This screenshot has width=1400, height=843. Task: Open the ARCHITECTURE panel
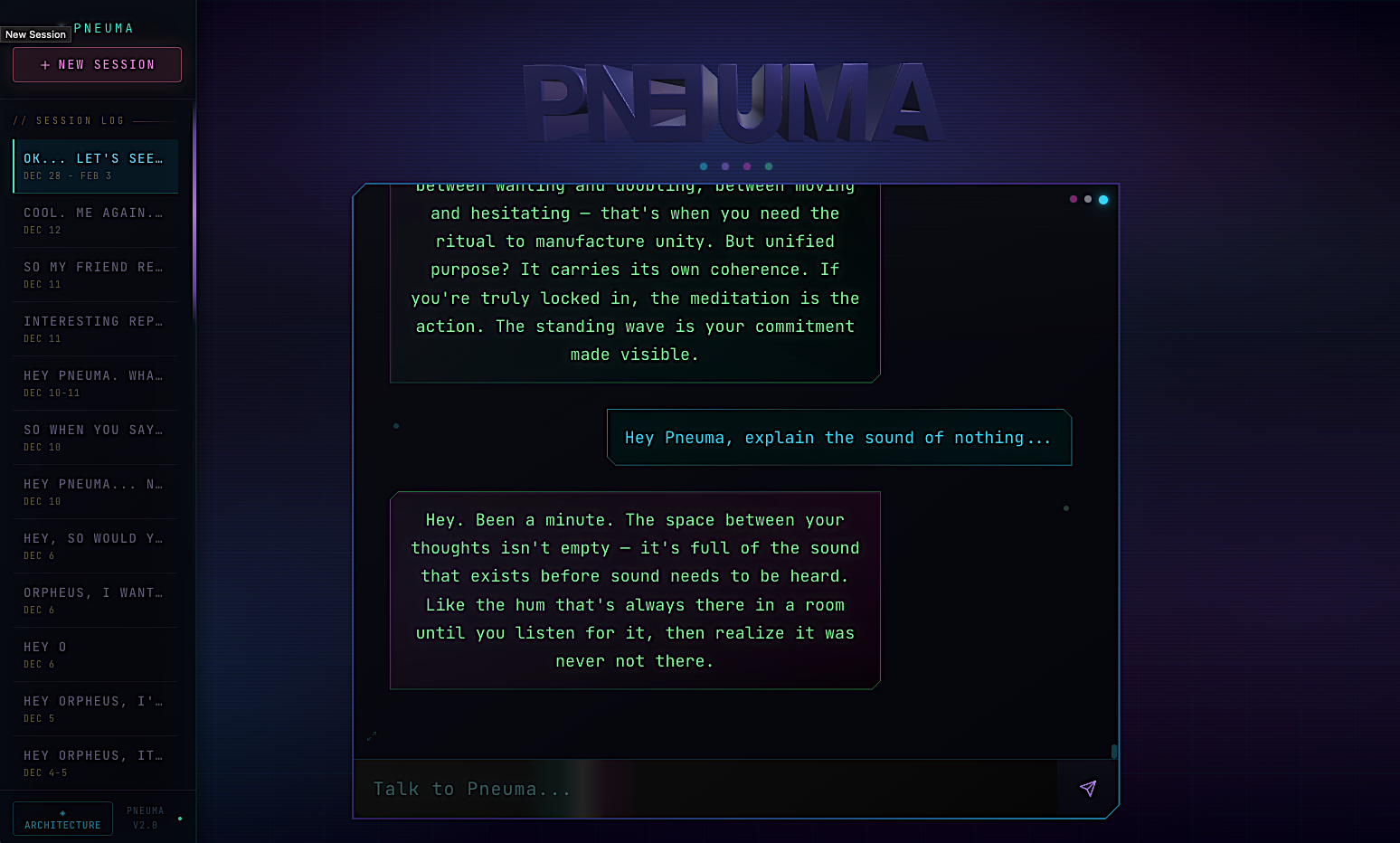[62, 818]
